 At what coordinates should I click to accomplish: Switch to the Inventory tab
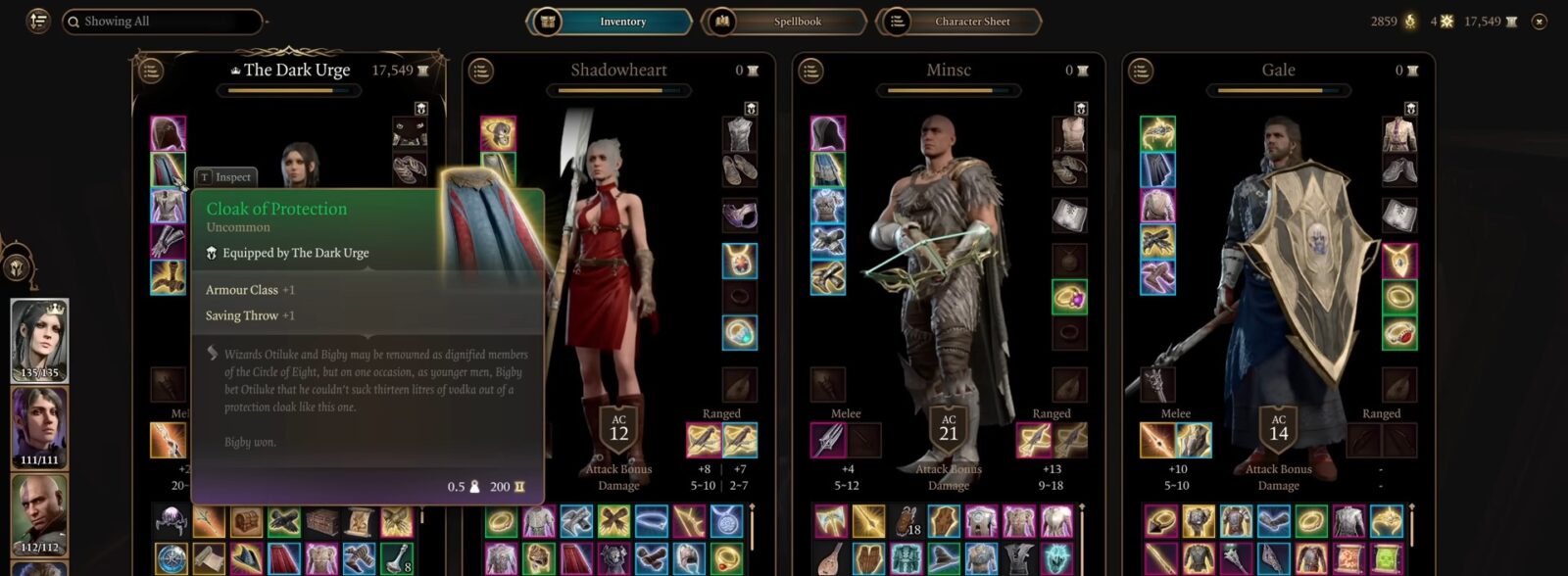click(610, 21)
